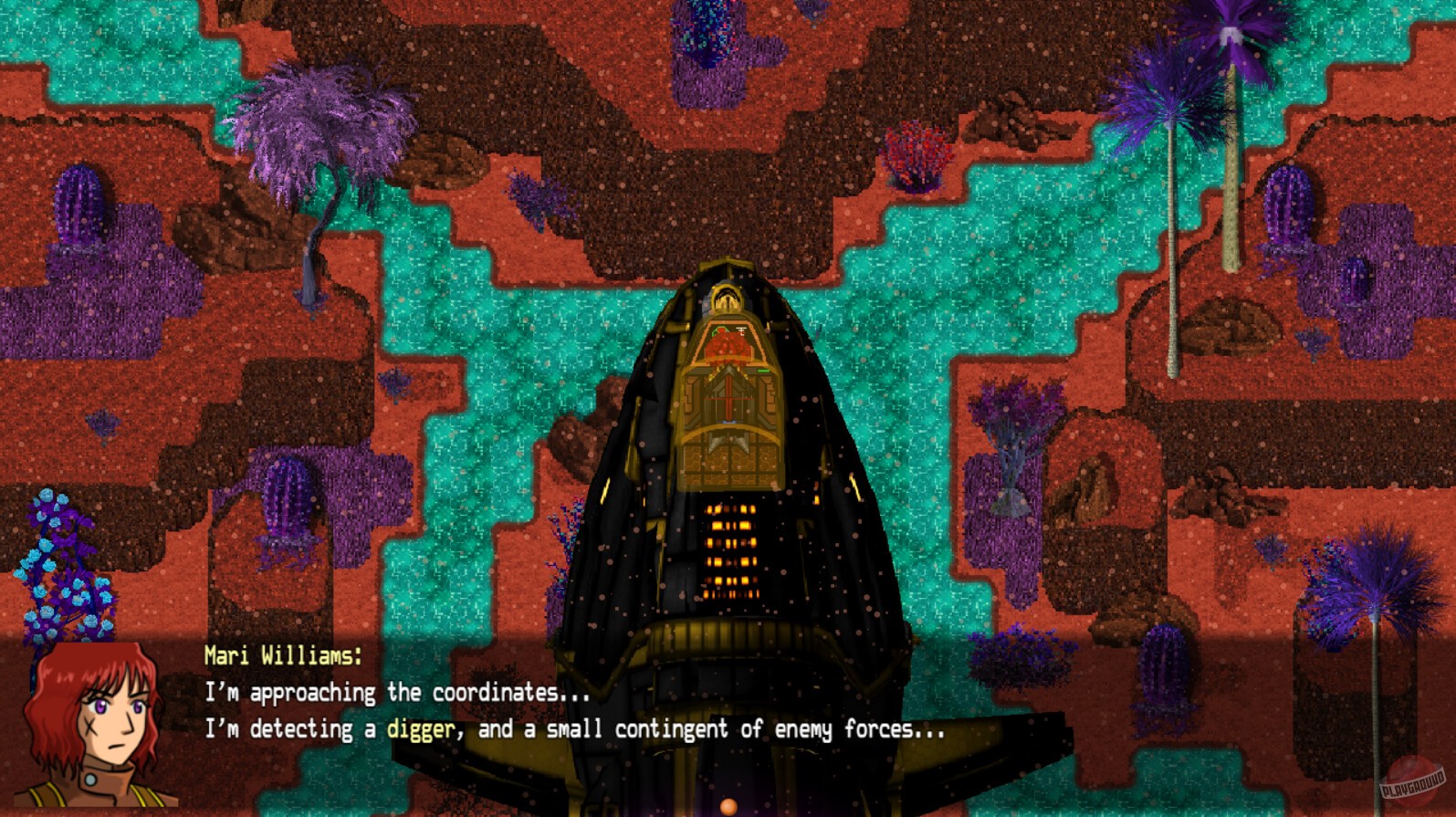Click the ship's lit engine grid windows
The image size is (1456, 817).
[730, 552]
